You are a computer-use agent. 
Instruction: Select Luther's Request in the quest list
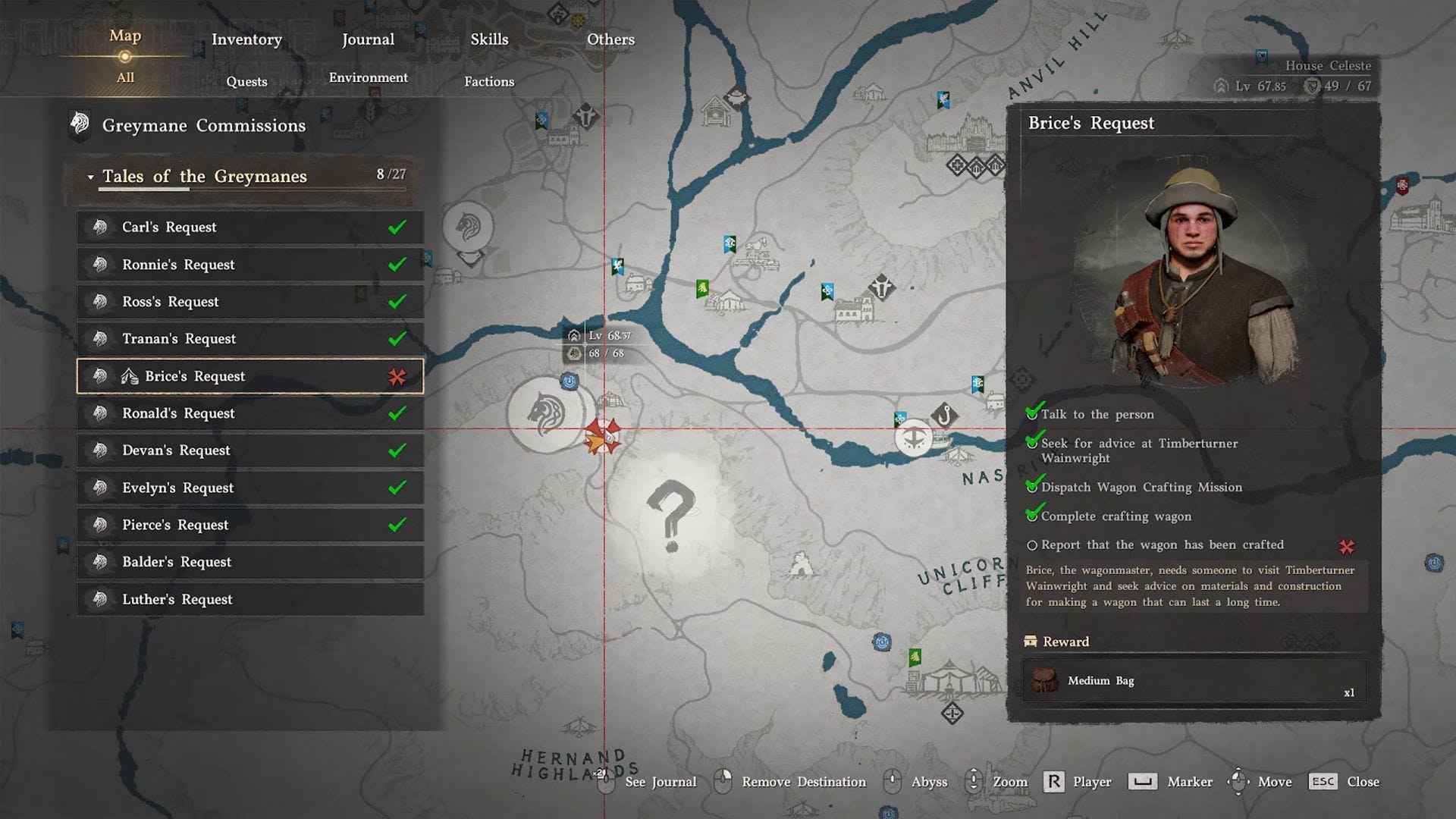(x=177, y=599)
